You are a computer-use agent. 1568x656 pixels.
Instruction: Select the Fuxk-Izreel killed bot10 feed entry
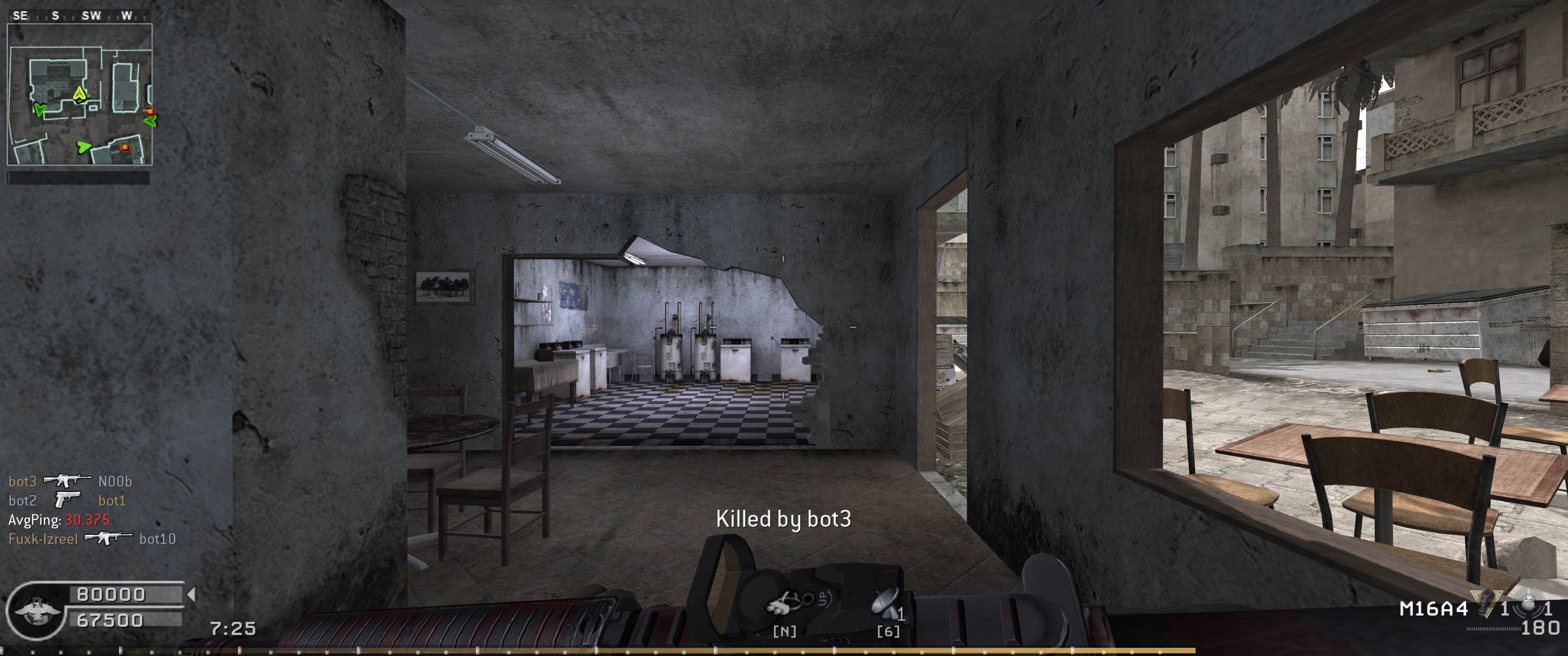pos(91,538)
